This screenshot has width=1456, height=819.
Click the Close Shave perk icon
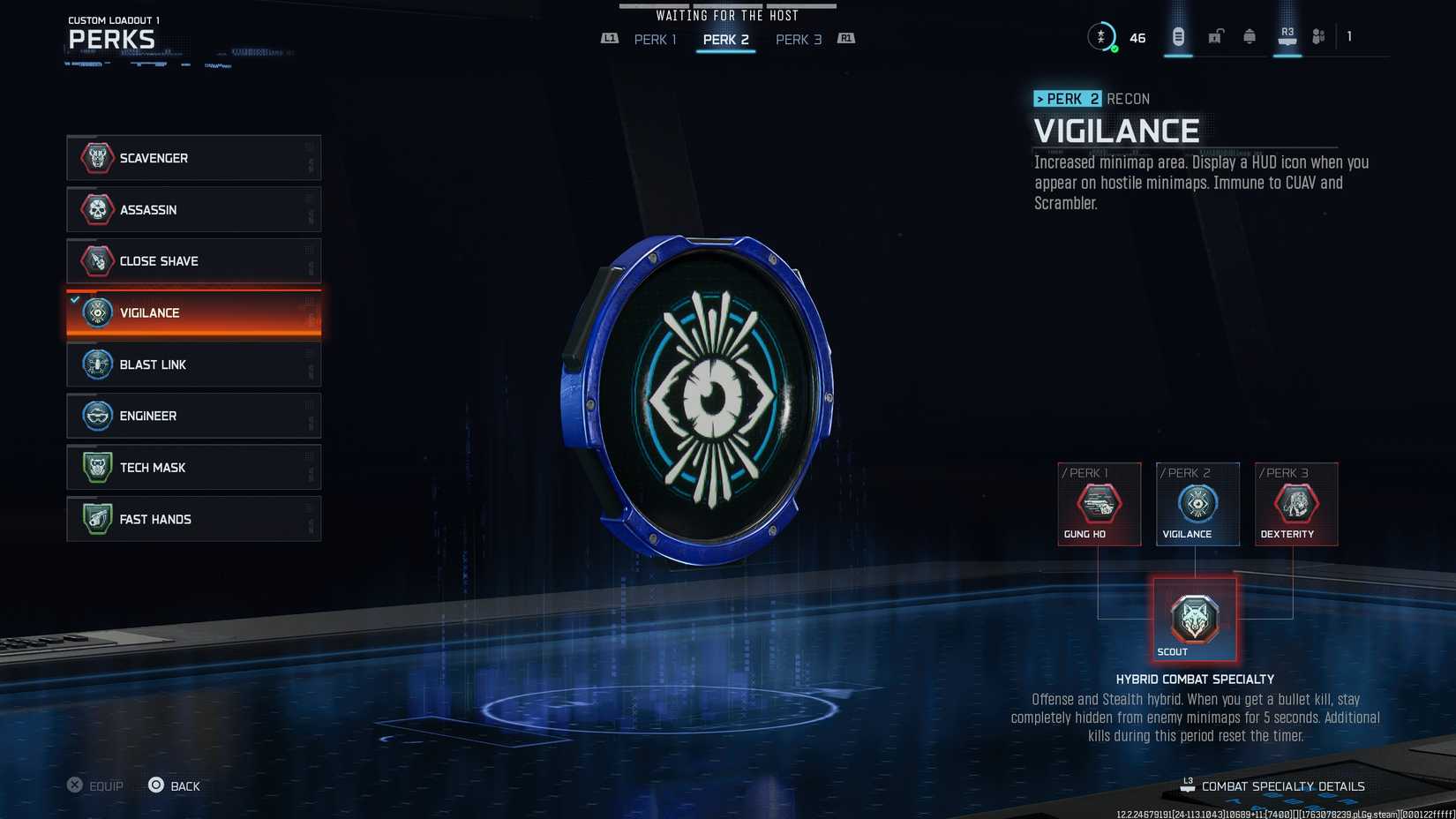click(95, 260)
